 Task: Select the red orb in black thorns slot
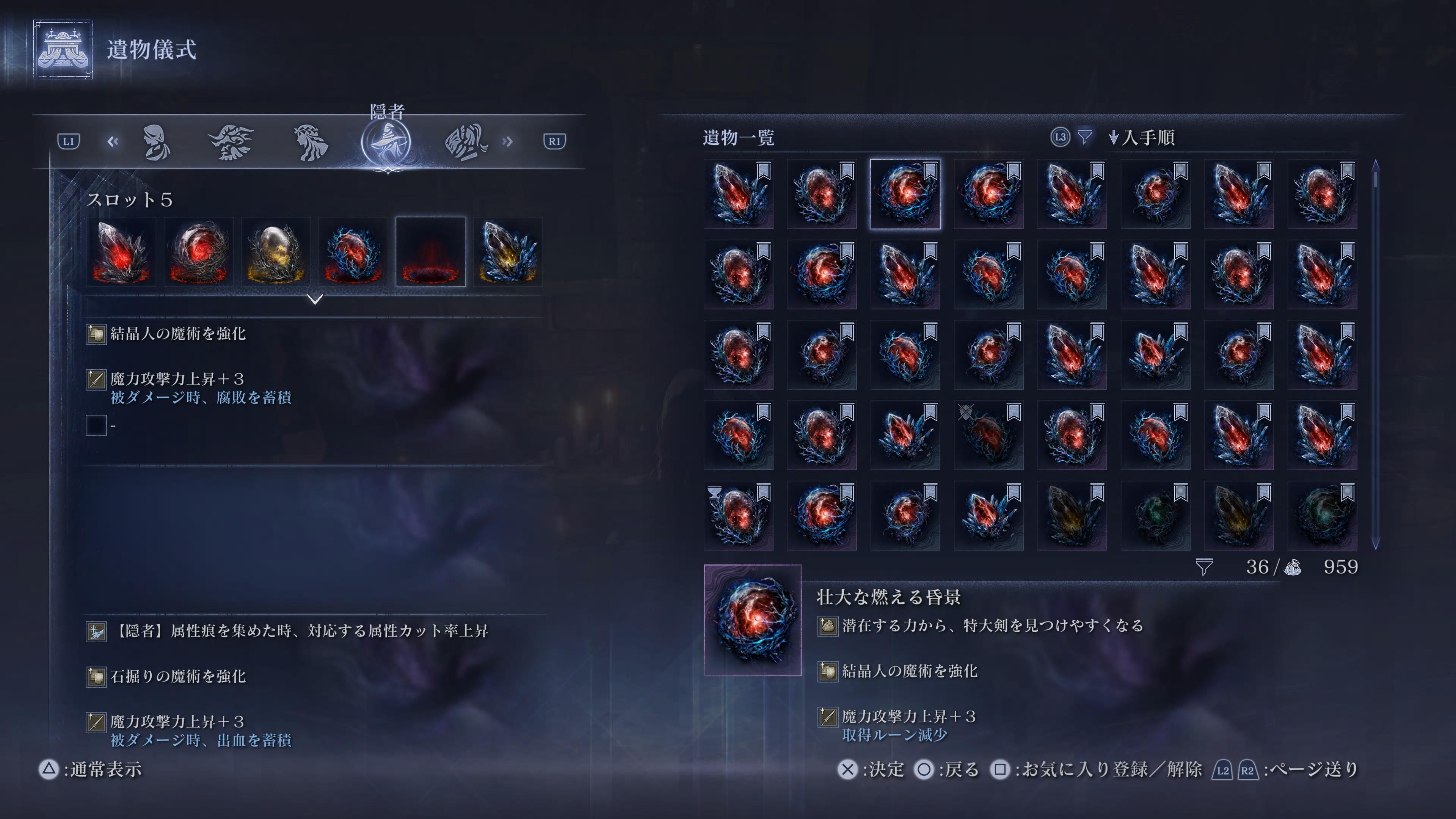pyautogui.click(x=198, y=251)
